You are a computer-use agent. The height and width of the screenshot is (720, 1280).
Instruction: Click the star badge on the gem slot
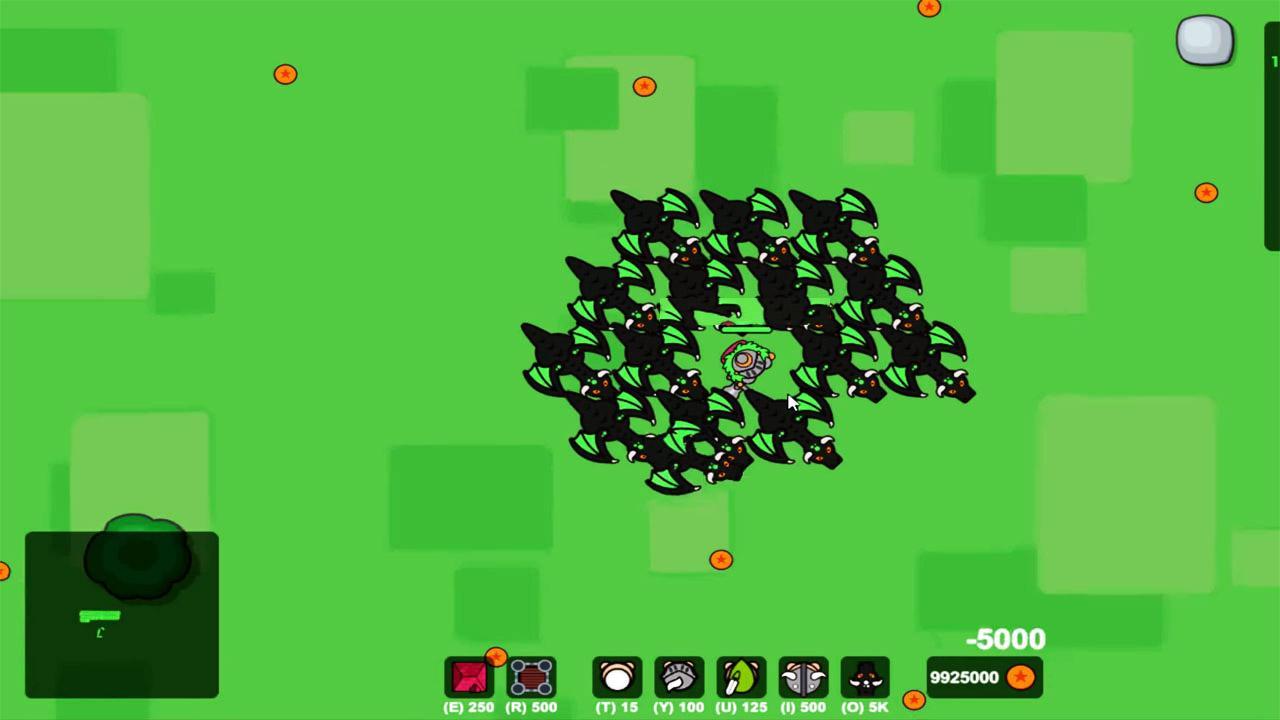point(496,658)
